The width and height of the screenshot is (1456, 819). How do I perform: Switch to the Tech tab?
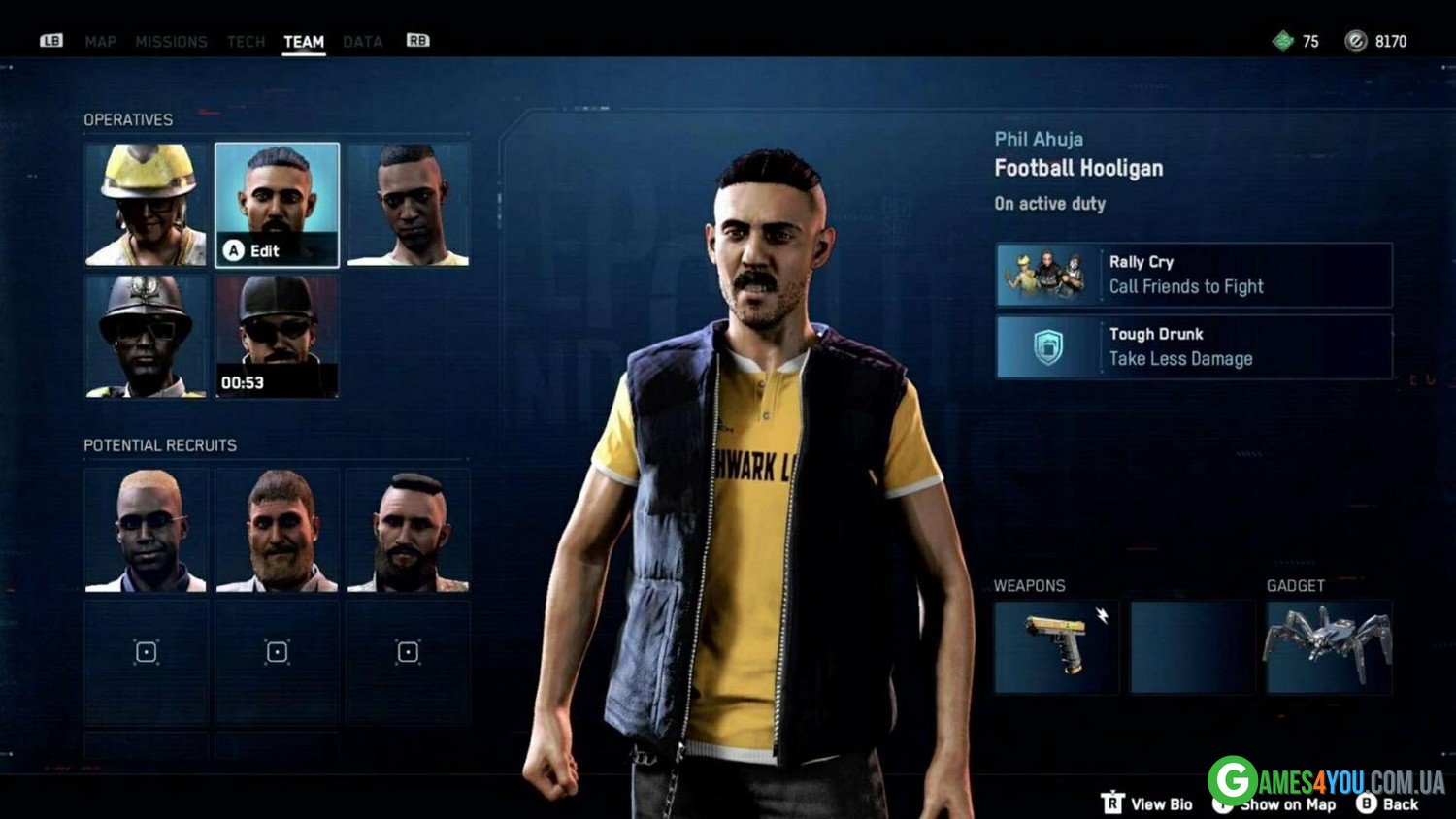pos(246,42)
